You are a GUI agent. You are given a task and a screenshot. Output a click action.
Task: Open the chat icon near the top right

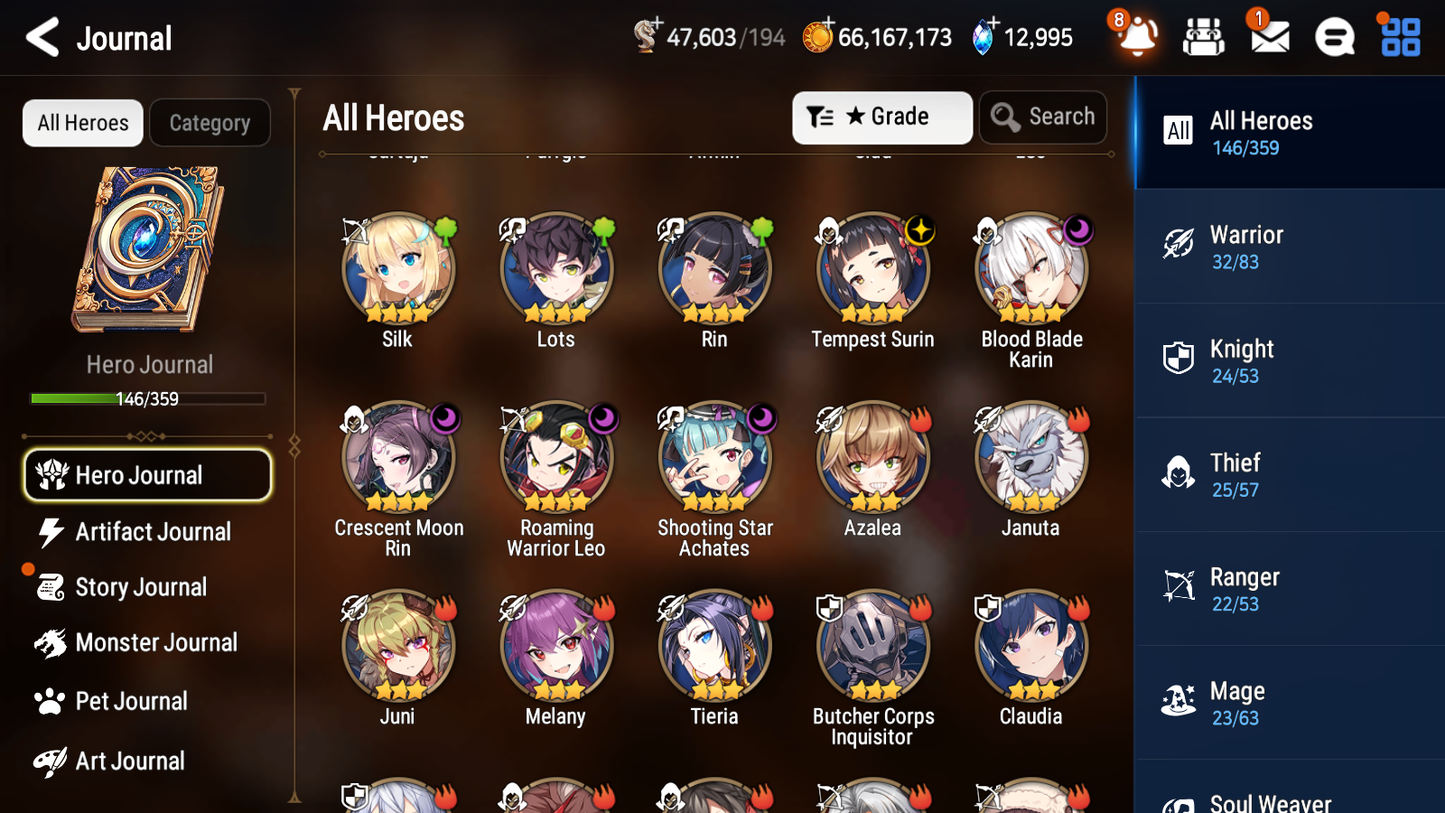(x=1334, y=36)
